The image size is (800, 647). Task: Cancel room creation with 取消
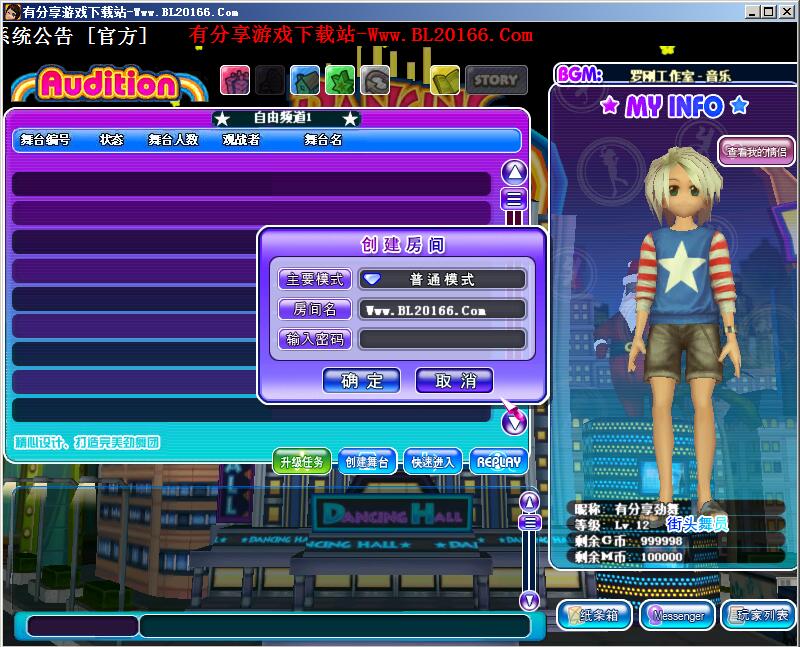pyautogui.click(x=454, y=380)
